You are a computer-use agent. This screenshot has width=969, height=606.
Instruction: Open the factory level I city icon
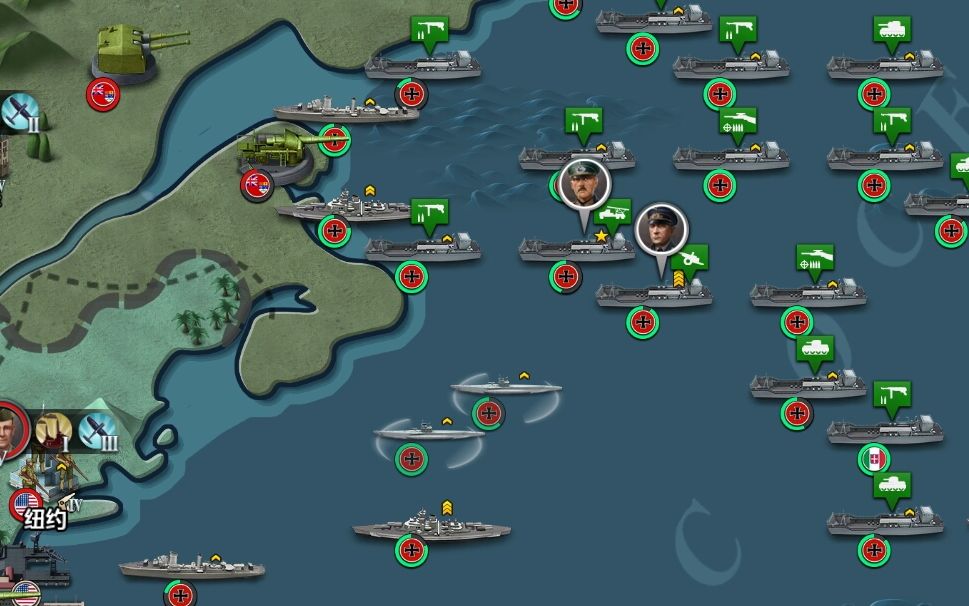tap(54, 430)
